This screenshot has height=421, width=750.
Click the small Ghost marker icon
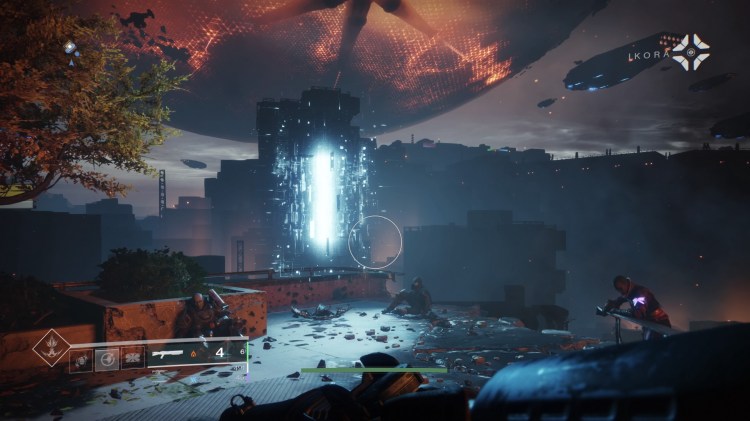click(x=70, y=48)
